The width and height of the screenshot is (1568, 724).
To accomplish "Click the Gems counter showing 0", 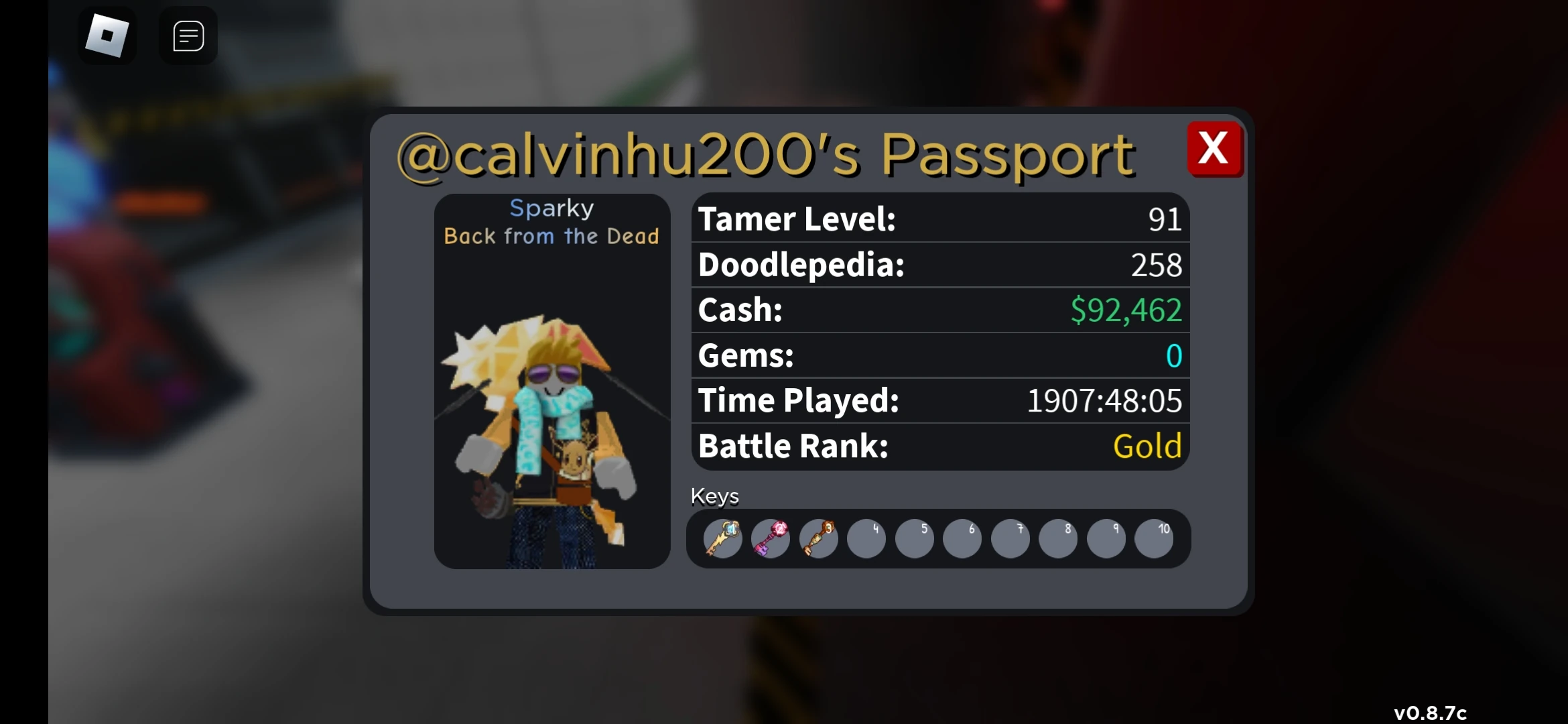I will 1173,356.
